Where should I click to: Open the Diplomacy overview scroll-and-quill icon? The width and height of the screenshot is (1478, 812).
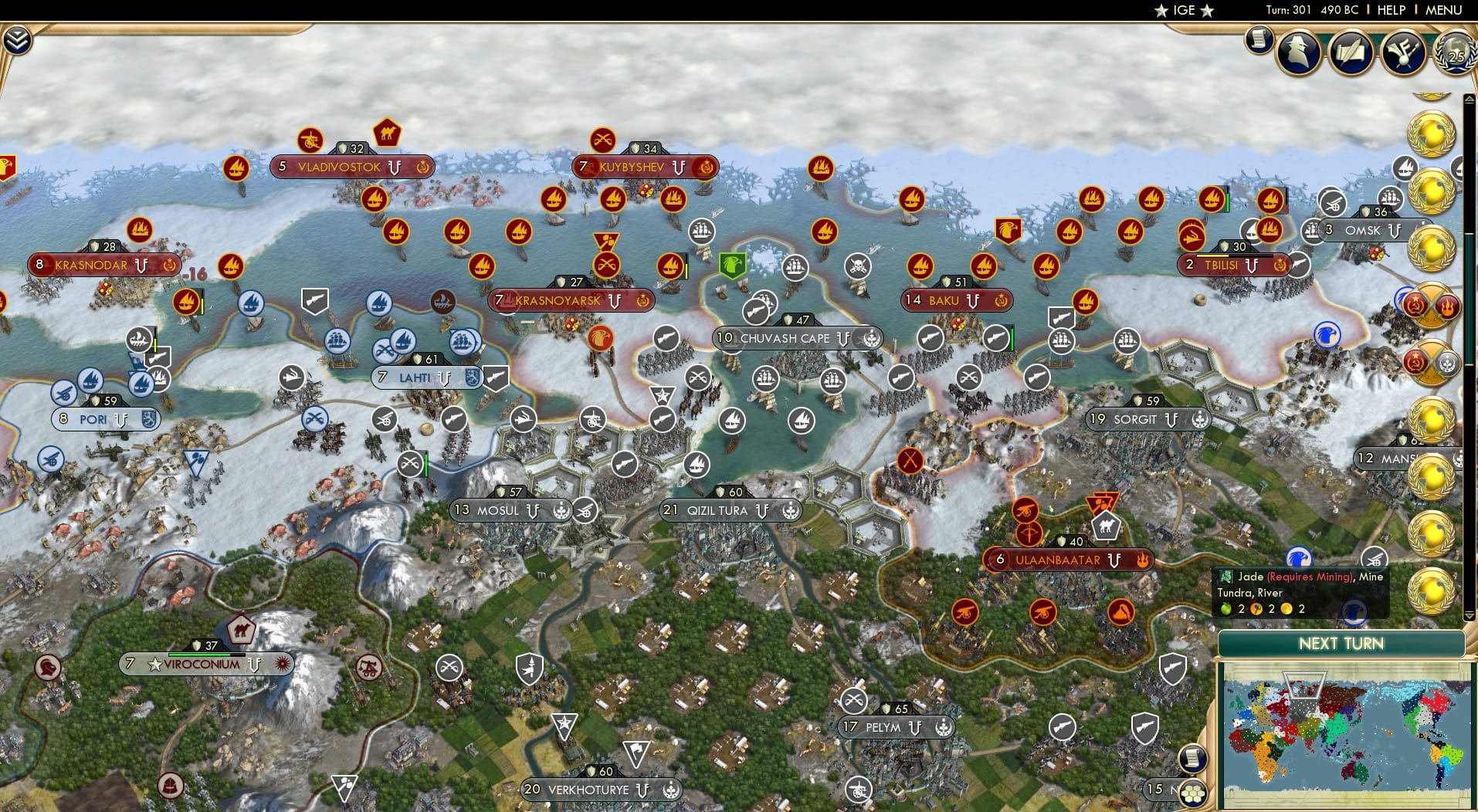(x=1350, y=52)
